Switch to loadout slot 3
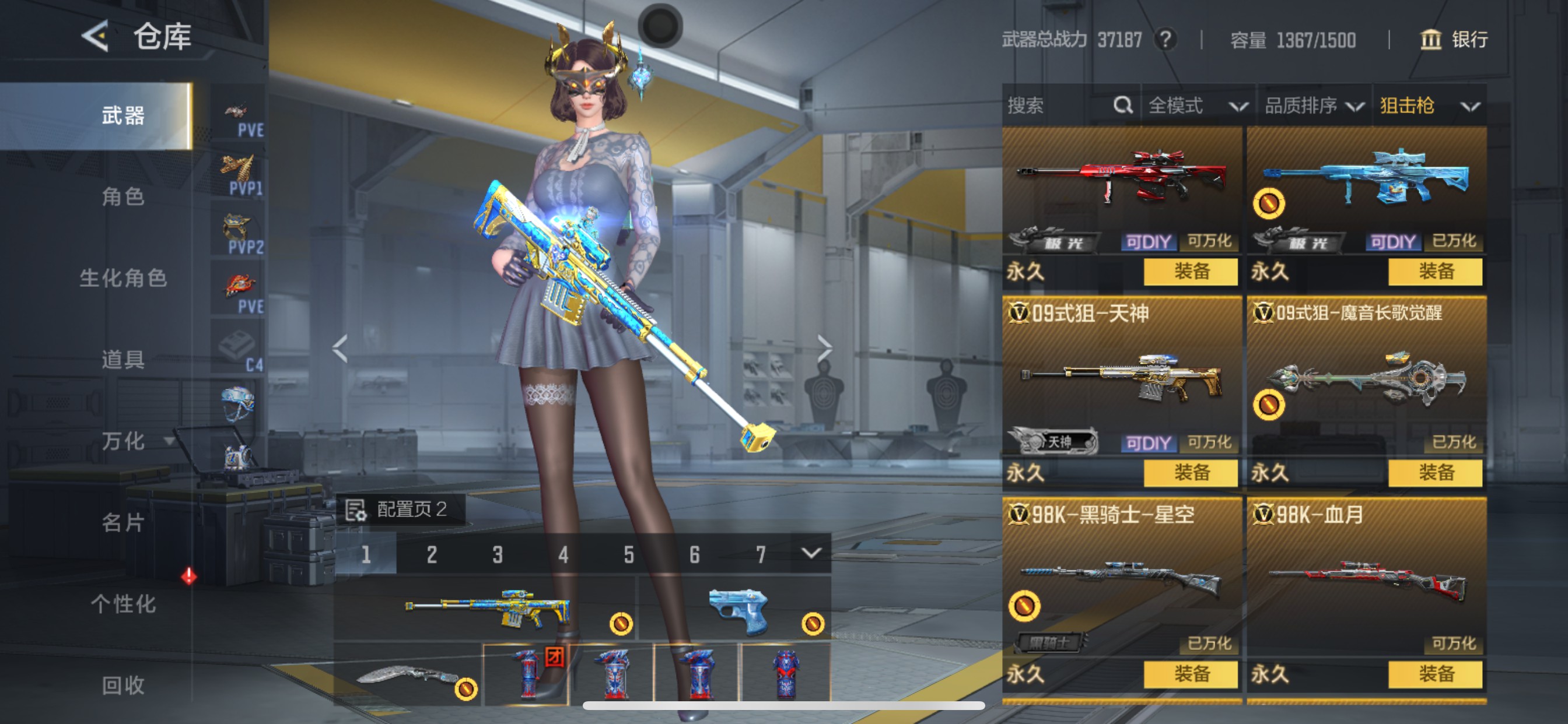The image size is (1568, 724). pyautogui.click(x=498, y=554)
